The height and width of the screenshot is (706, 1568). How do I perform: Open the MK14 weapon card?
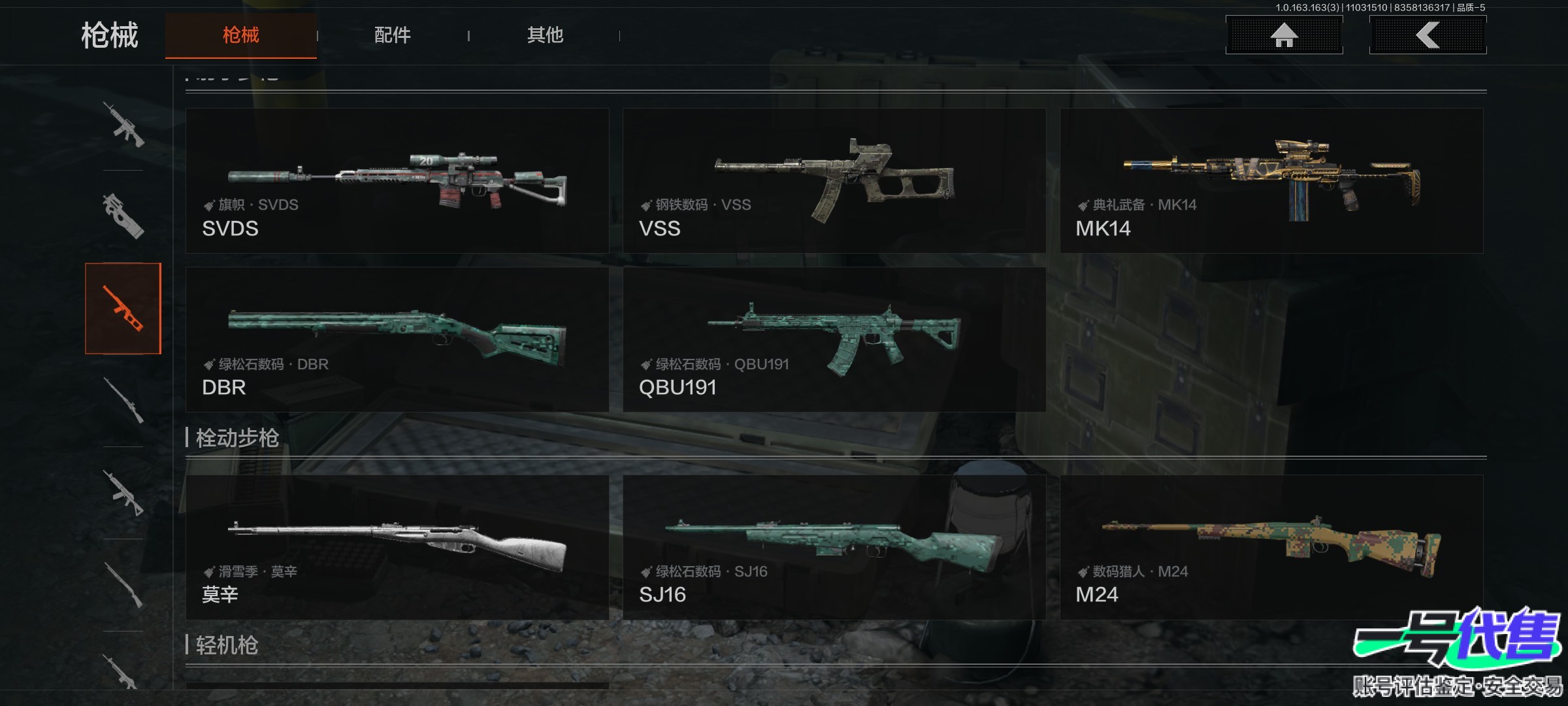tap(1271, 180)
